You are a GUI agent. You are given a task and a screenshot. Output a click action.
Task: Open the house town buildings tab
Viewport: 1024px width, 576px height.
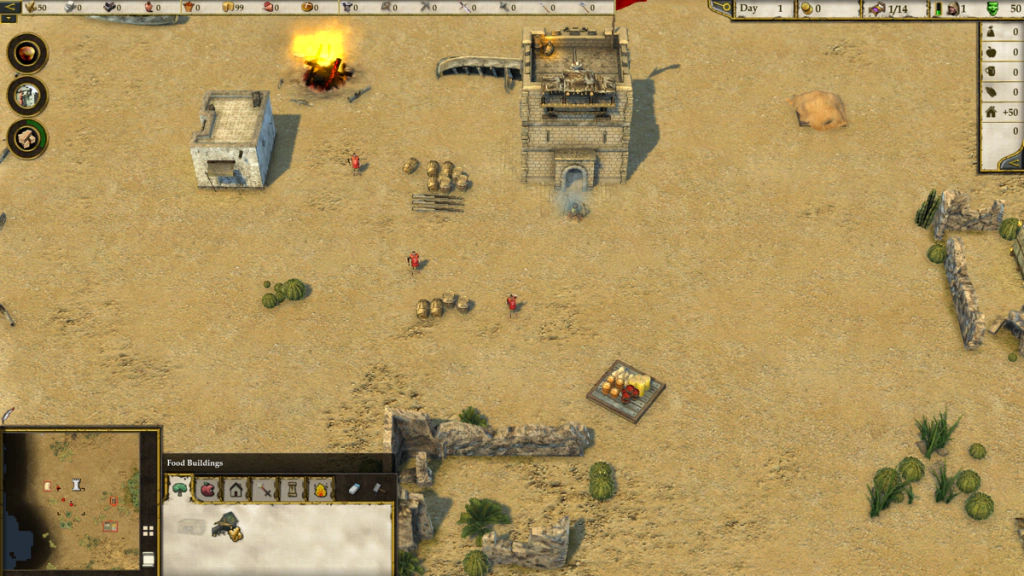click(236, 489)
